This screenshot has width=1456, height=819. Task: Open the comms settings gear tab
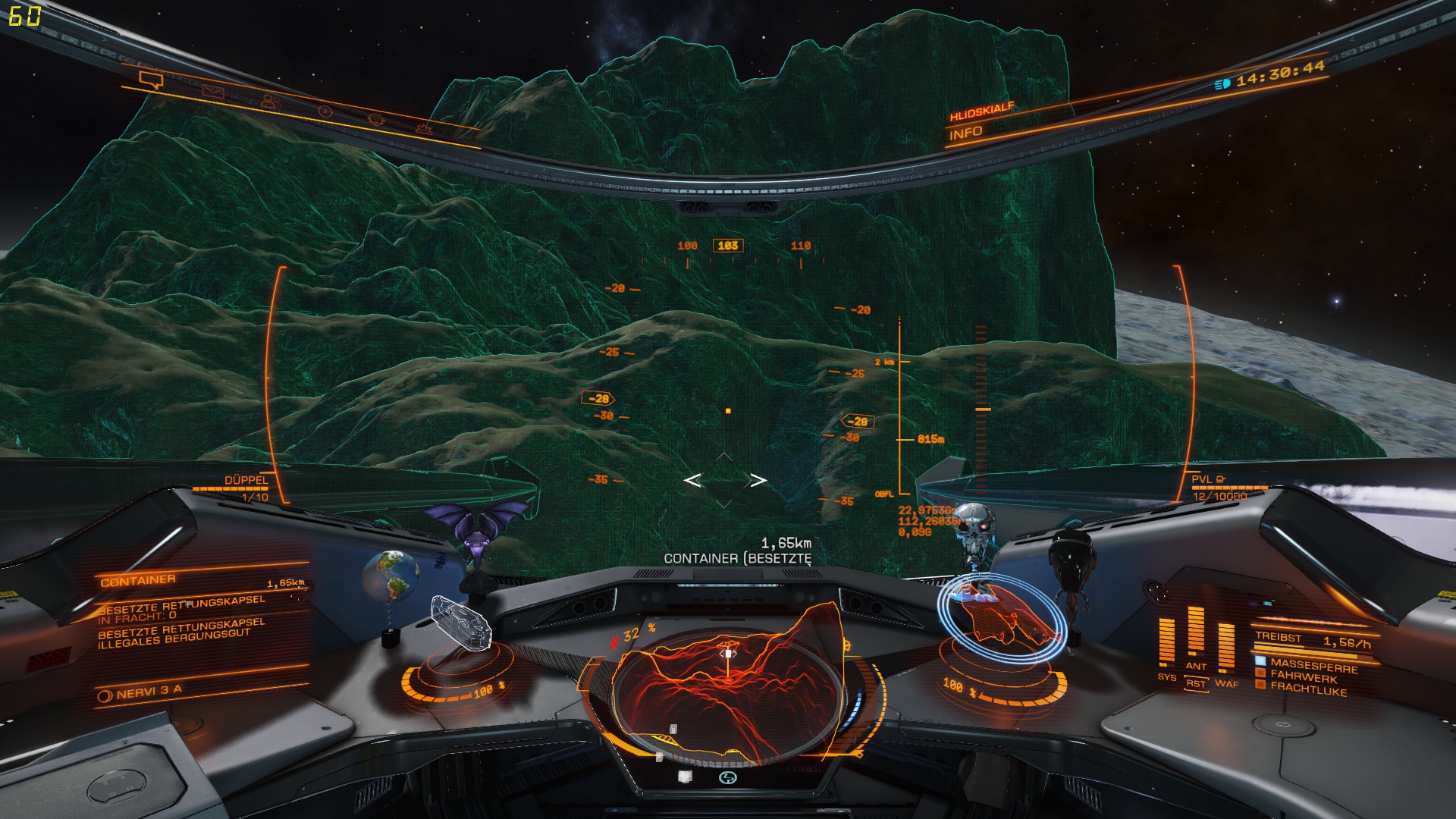pos(425,129)
